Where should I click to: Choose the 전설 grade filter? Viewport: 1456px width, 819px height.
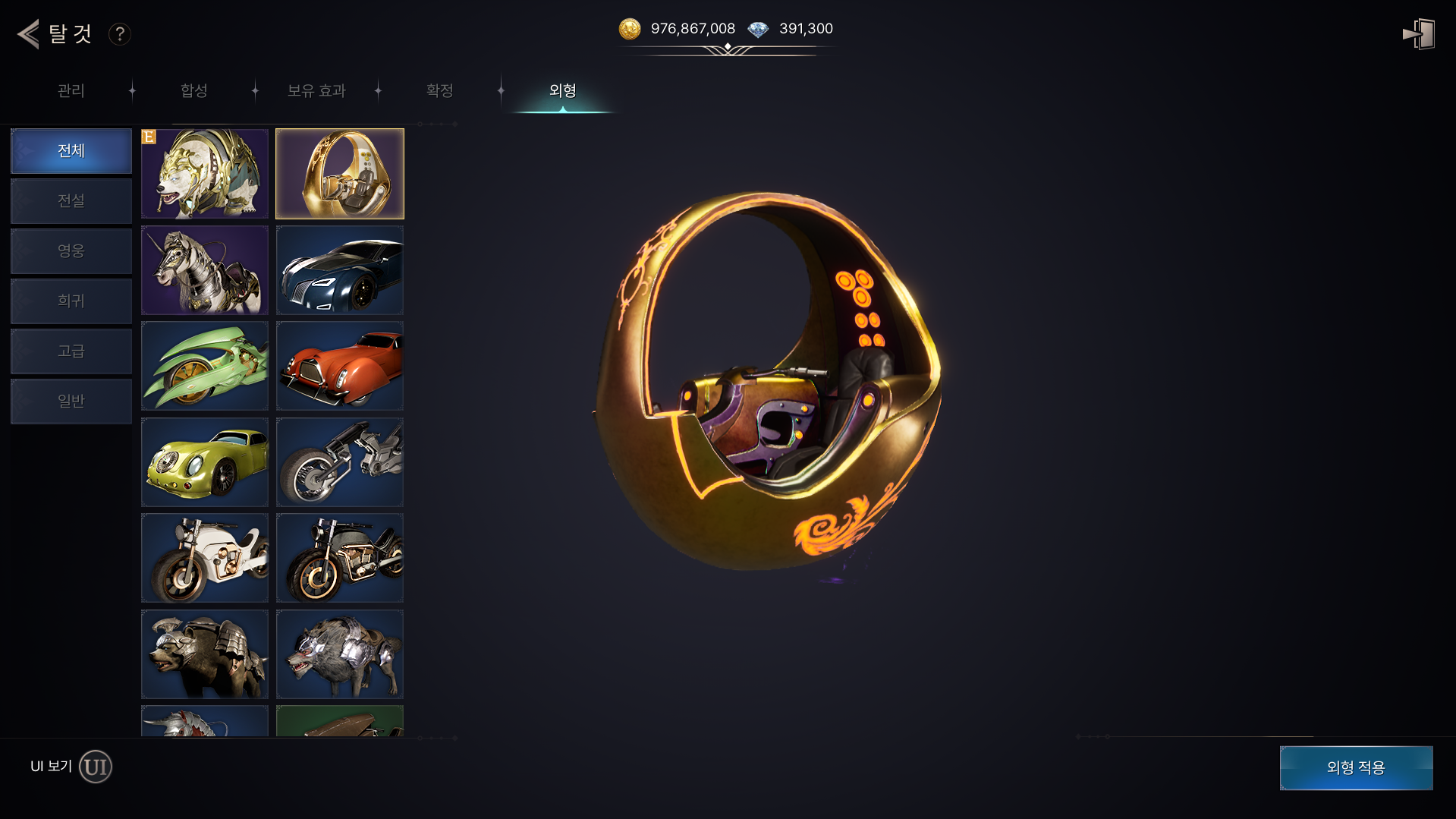(x=71, y=201)
